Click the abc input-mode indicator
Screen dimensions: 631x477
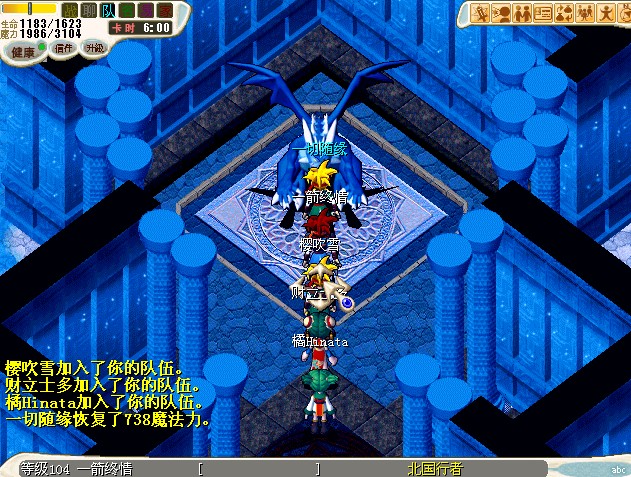pos(616,468)
